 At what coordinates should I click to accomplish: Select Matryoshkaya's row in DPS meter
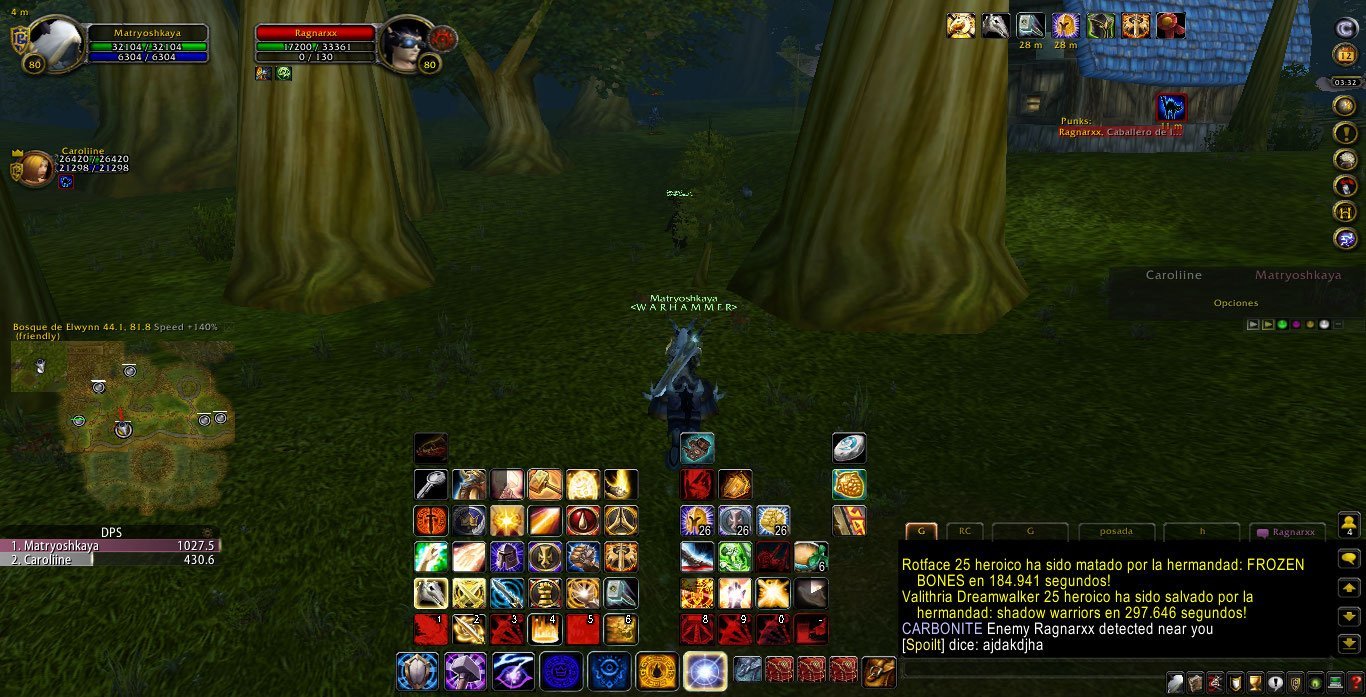pos(110,546)
